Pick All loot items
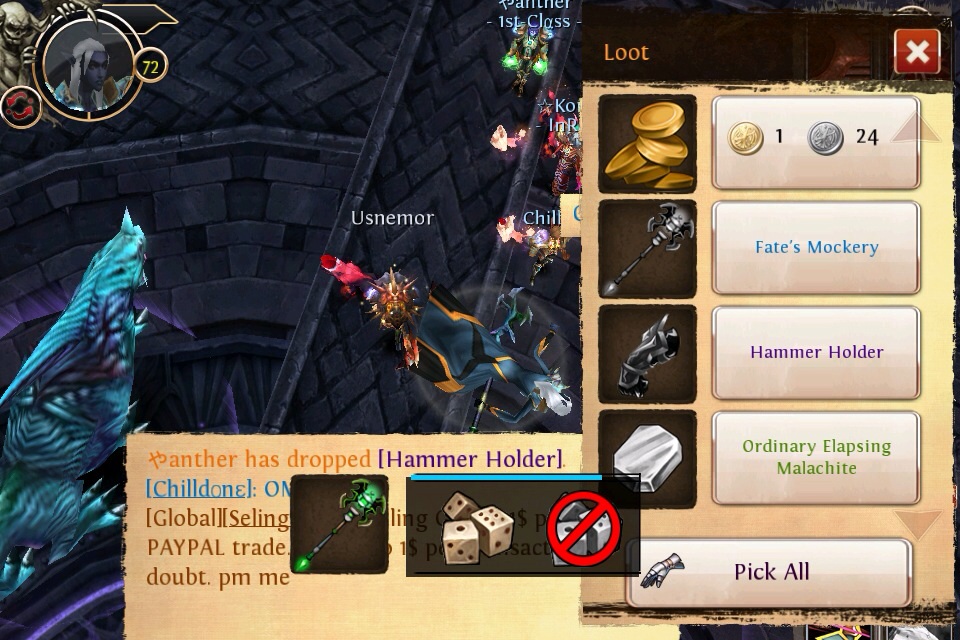 click(x=769, y=572)
